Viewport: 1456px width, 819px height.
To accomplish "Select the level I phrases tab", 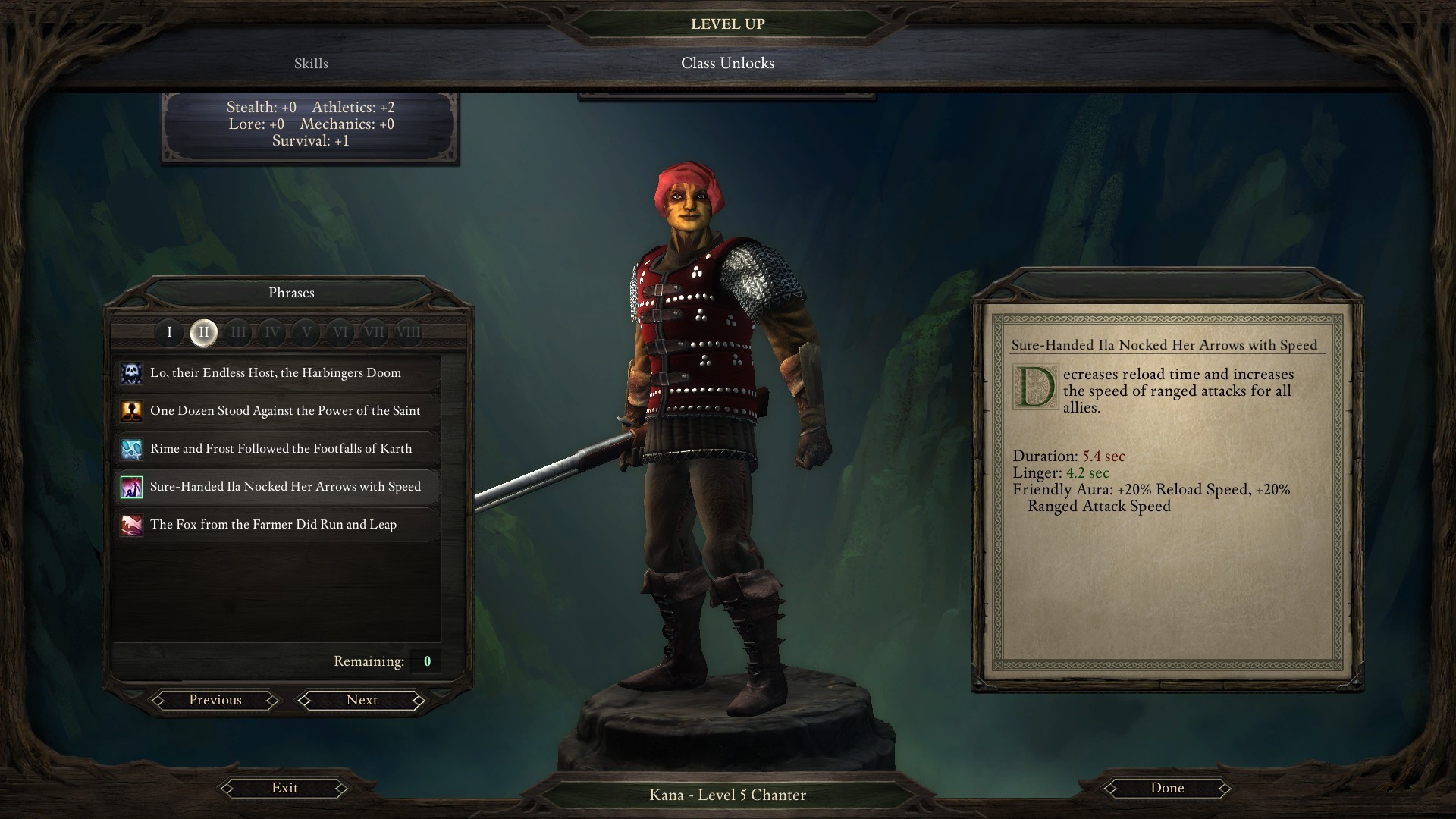I will pyautogui.click(x=169, y=332).
